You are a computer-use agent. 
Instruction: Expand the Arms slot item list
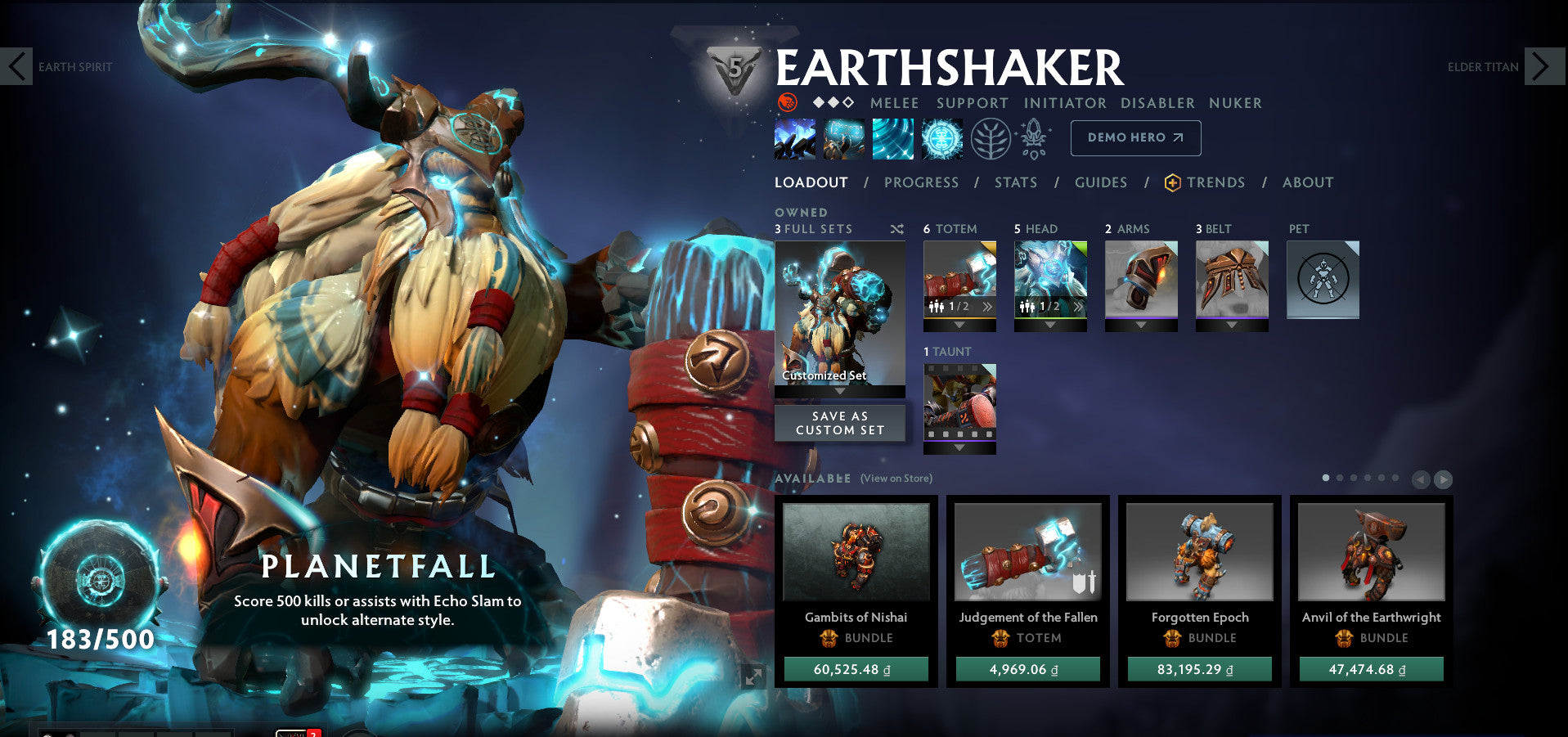point(1140,324)
